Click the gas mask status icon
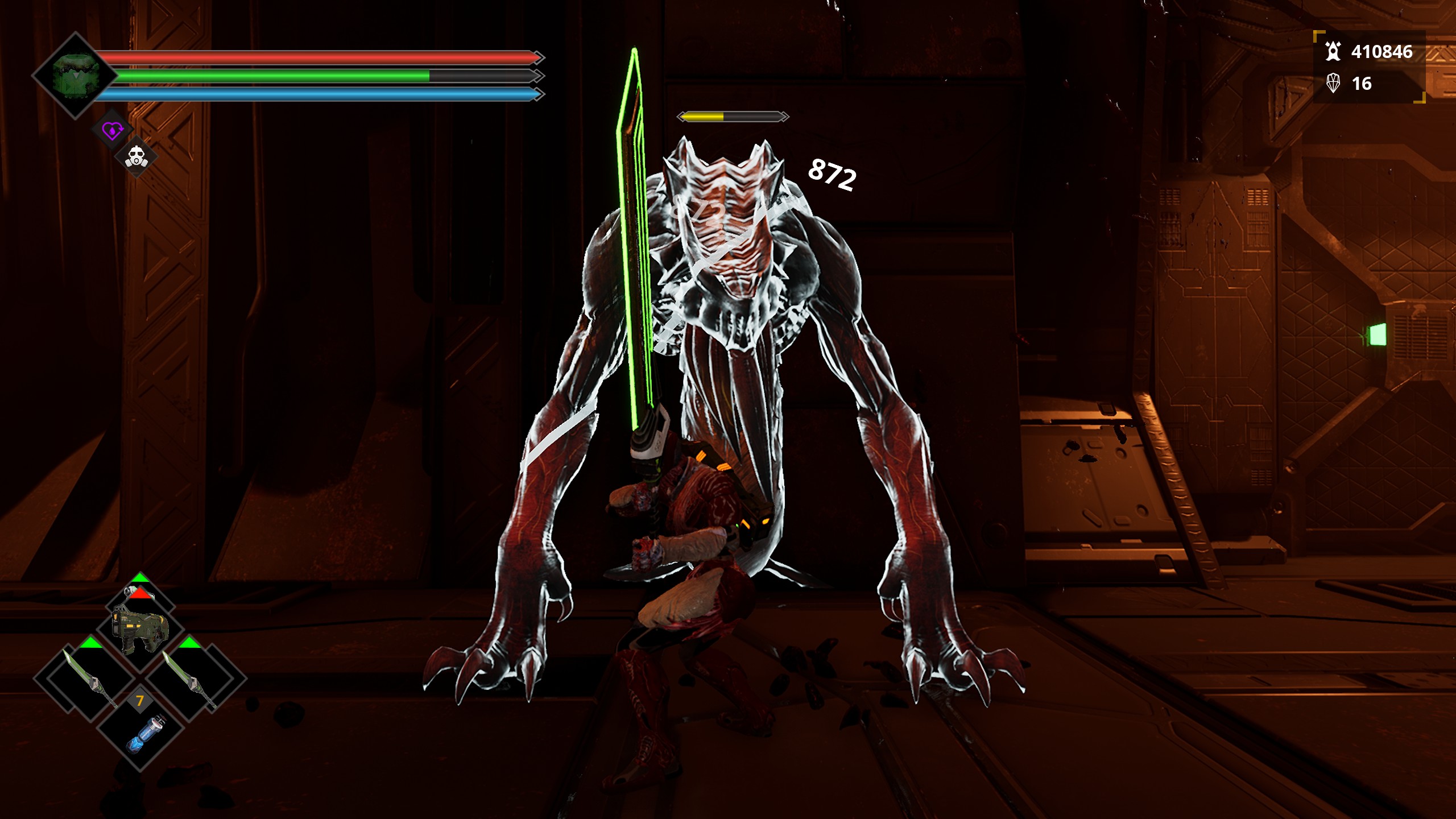This screenshot has height=819, width=1456. coord(136,157)
